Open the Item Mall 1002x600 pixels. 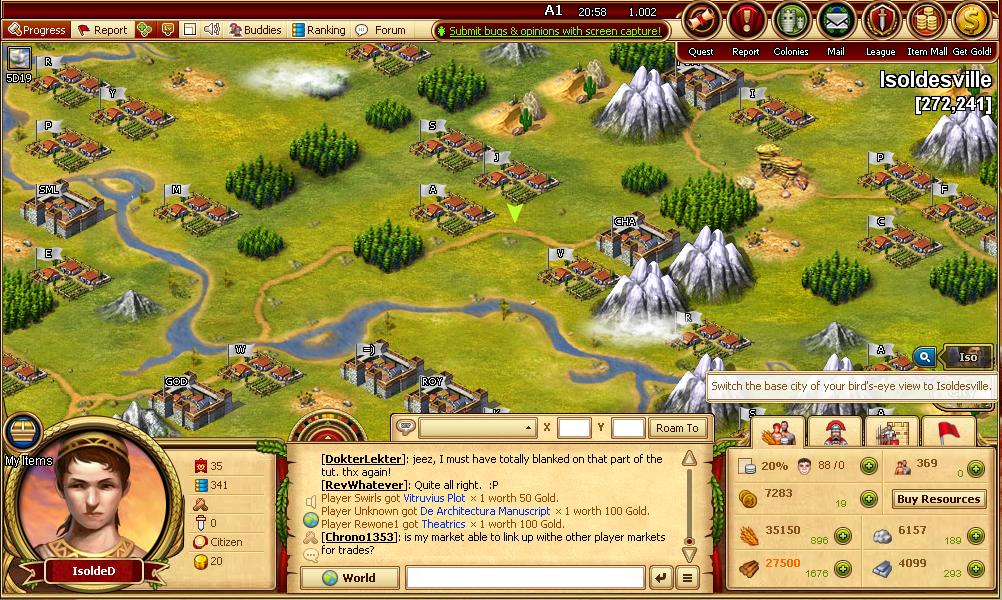[926, 20]
